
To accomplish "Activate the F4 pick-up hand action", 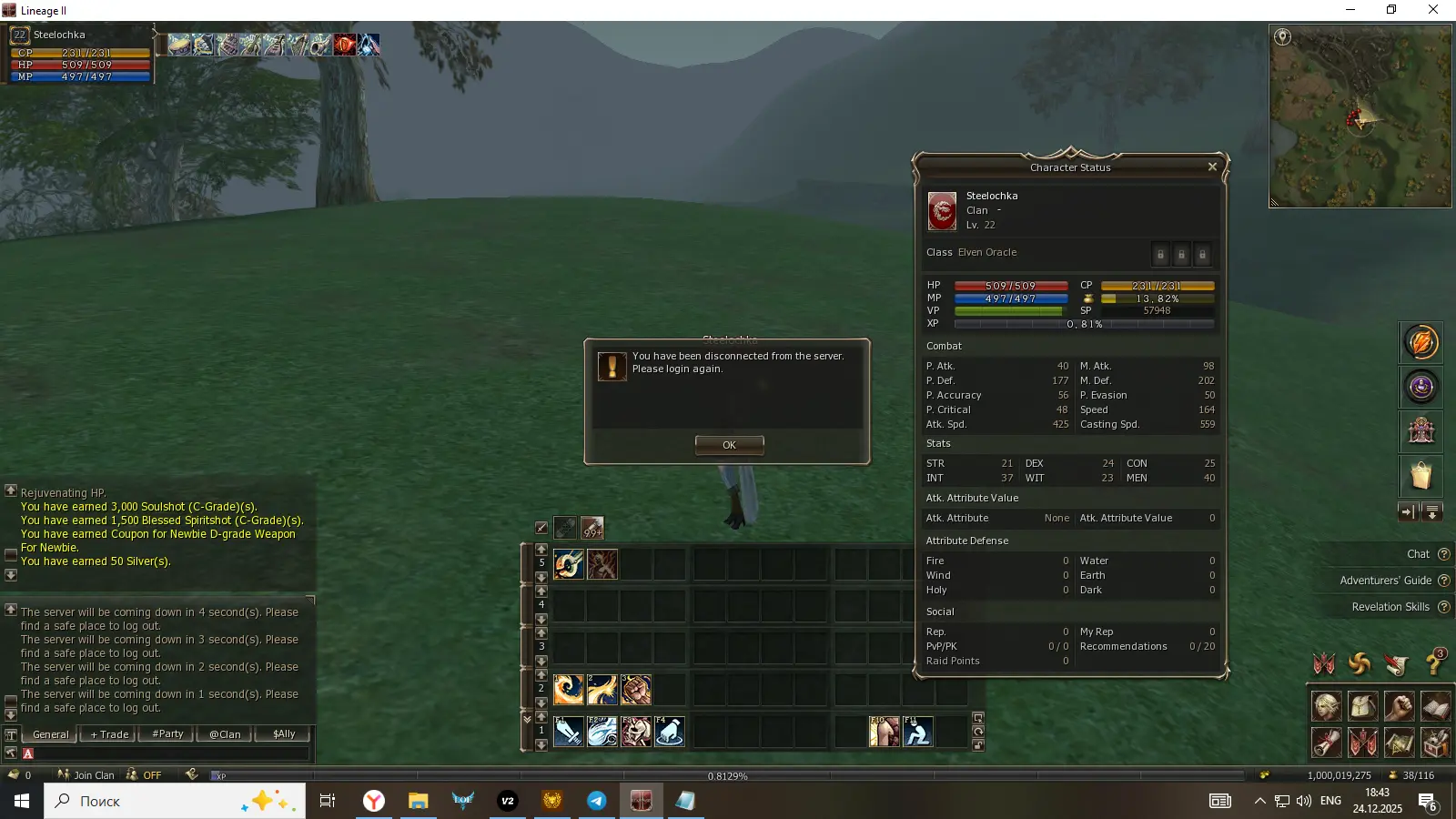I will click(x=670, y=732).
